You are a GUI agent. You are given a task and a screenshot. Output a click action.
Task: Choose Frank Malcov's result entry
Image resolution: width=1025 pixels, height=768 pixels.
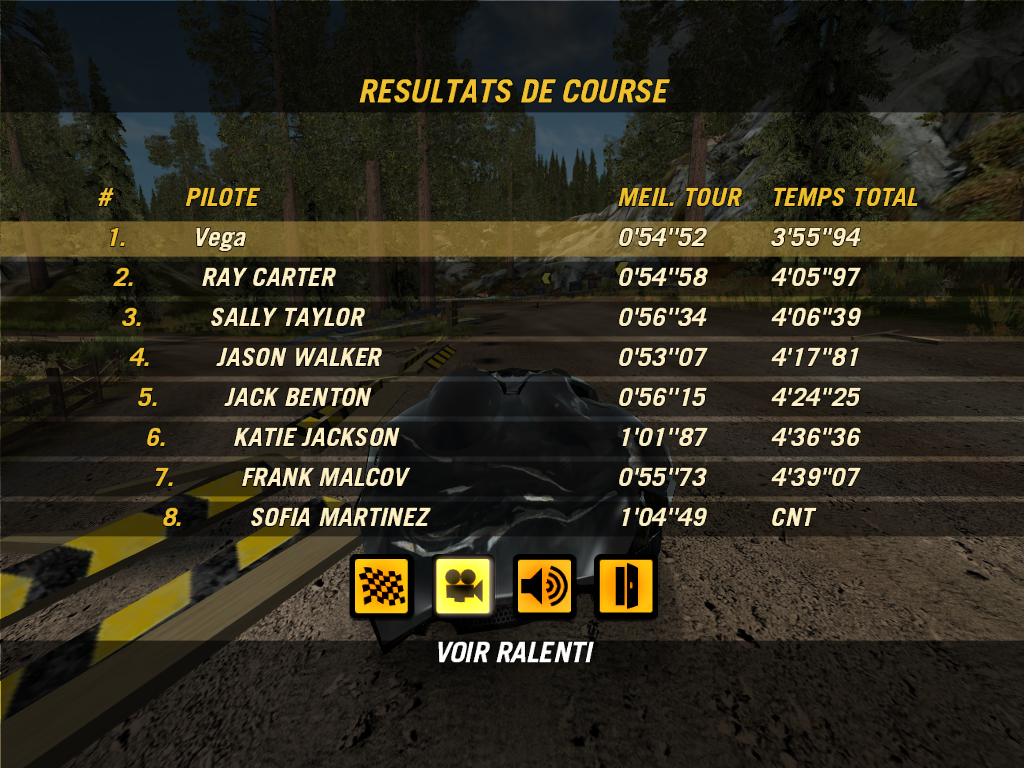tap(512, 478)
